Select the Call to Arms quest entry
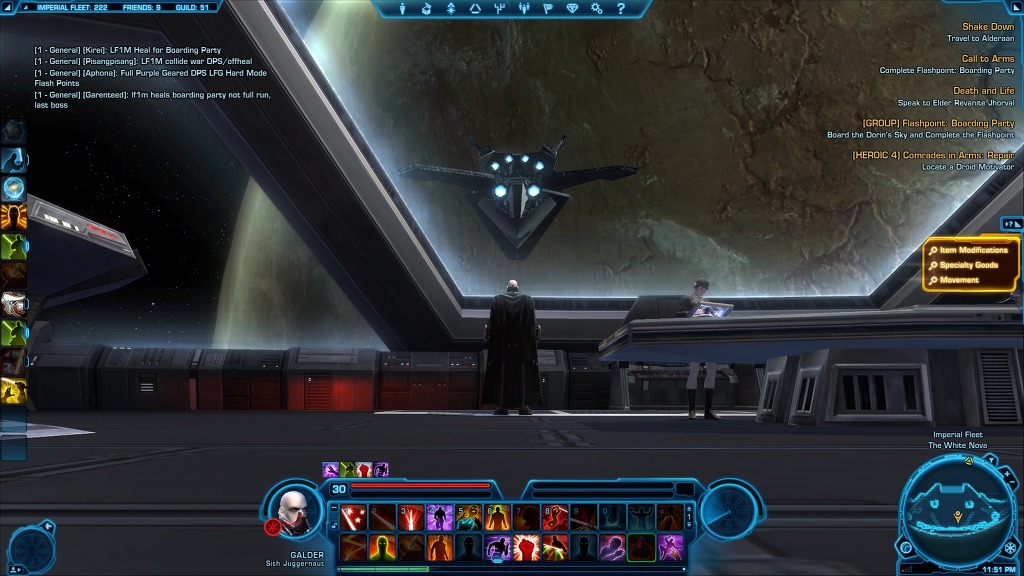1024x576 pixels. tap(987, 59)
